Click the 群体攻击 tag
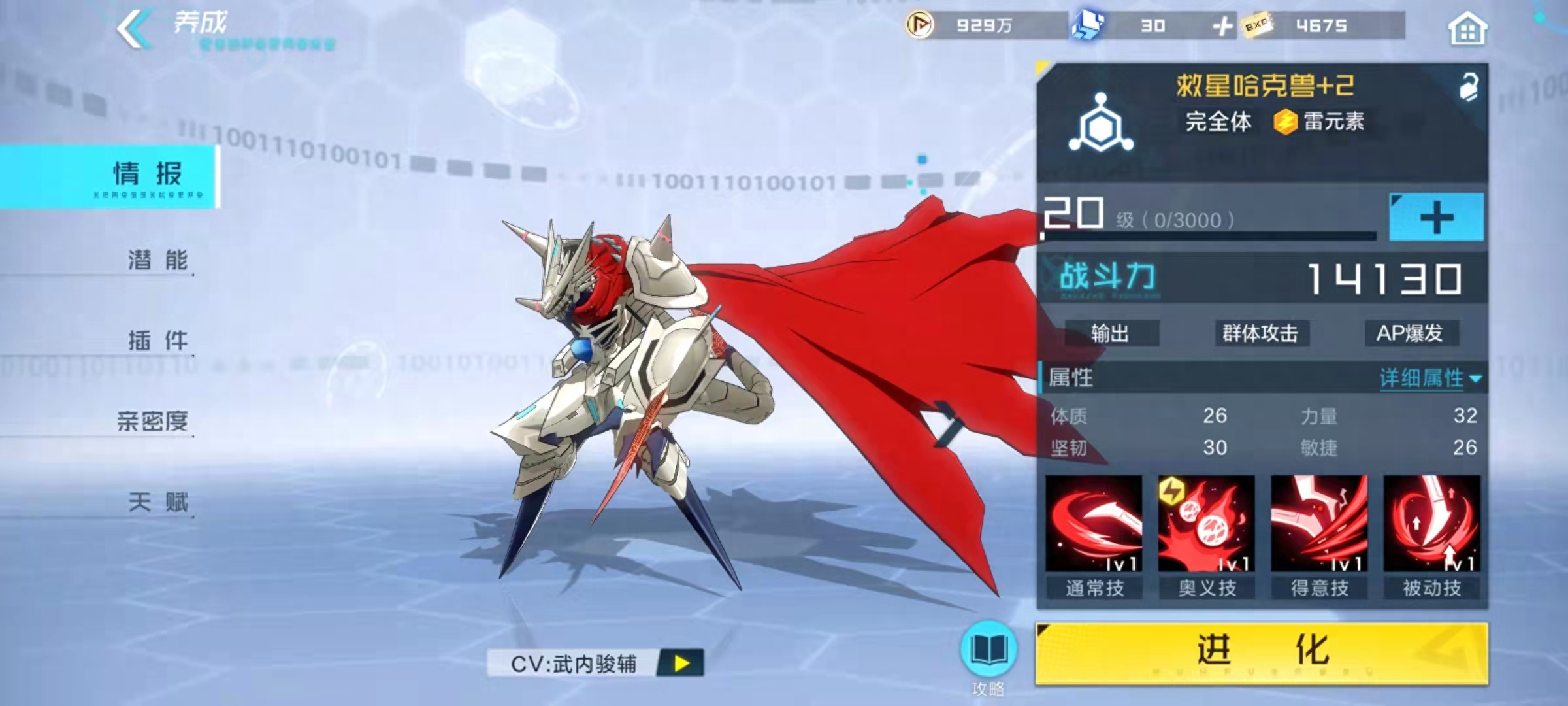Screen dimensions: 1568x706 pos(1260,333)
